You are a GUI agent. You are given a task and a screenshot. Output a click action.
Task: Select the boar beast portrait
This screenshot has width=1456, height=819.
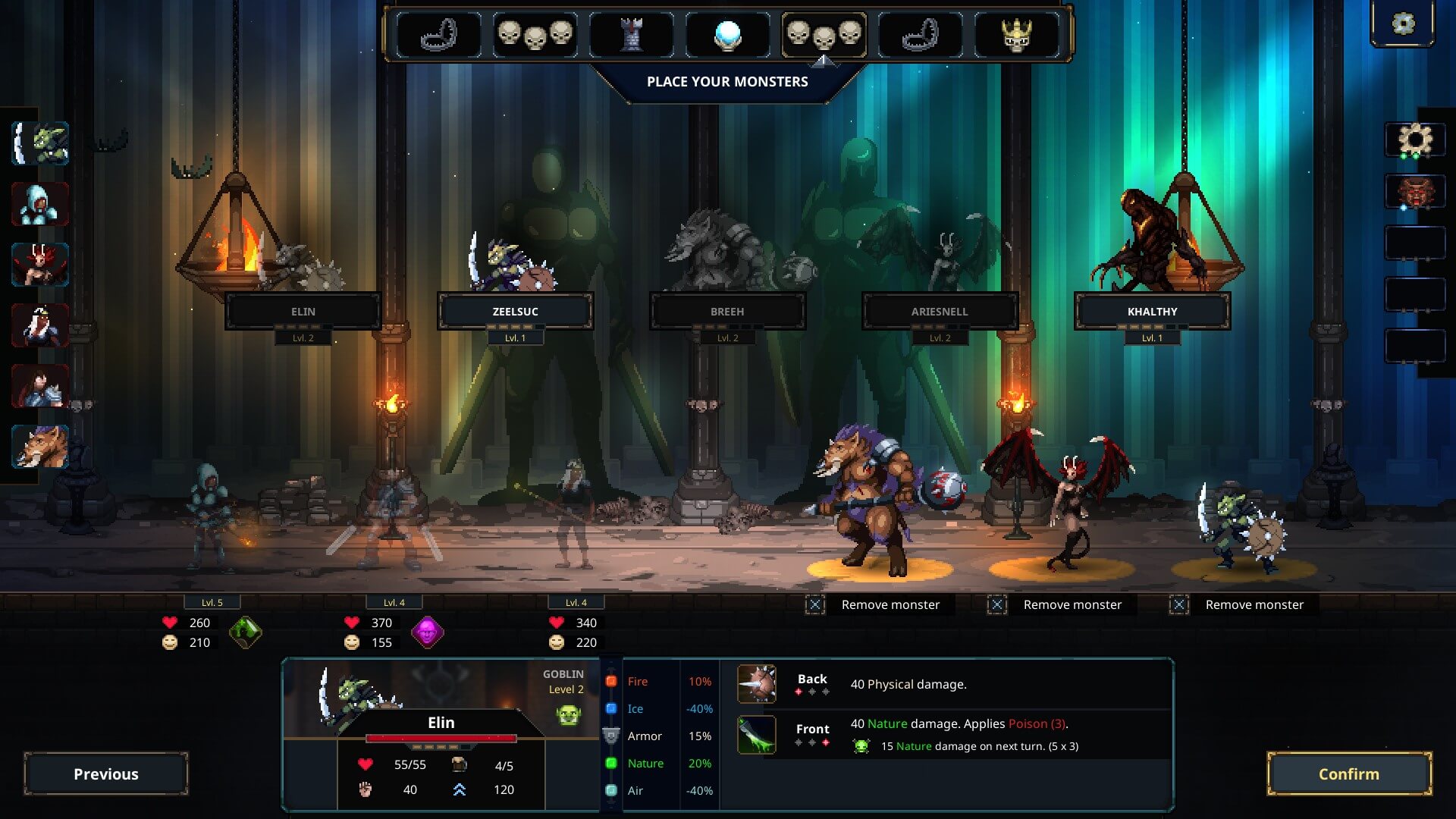(x=41, y=447)
